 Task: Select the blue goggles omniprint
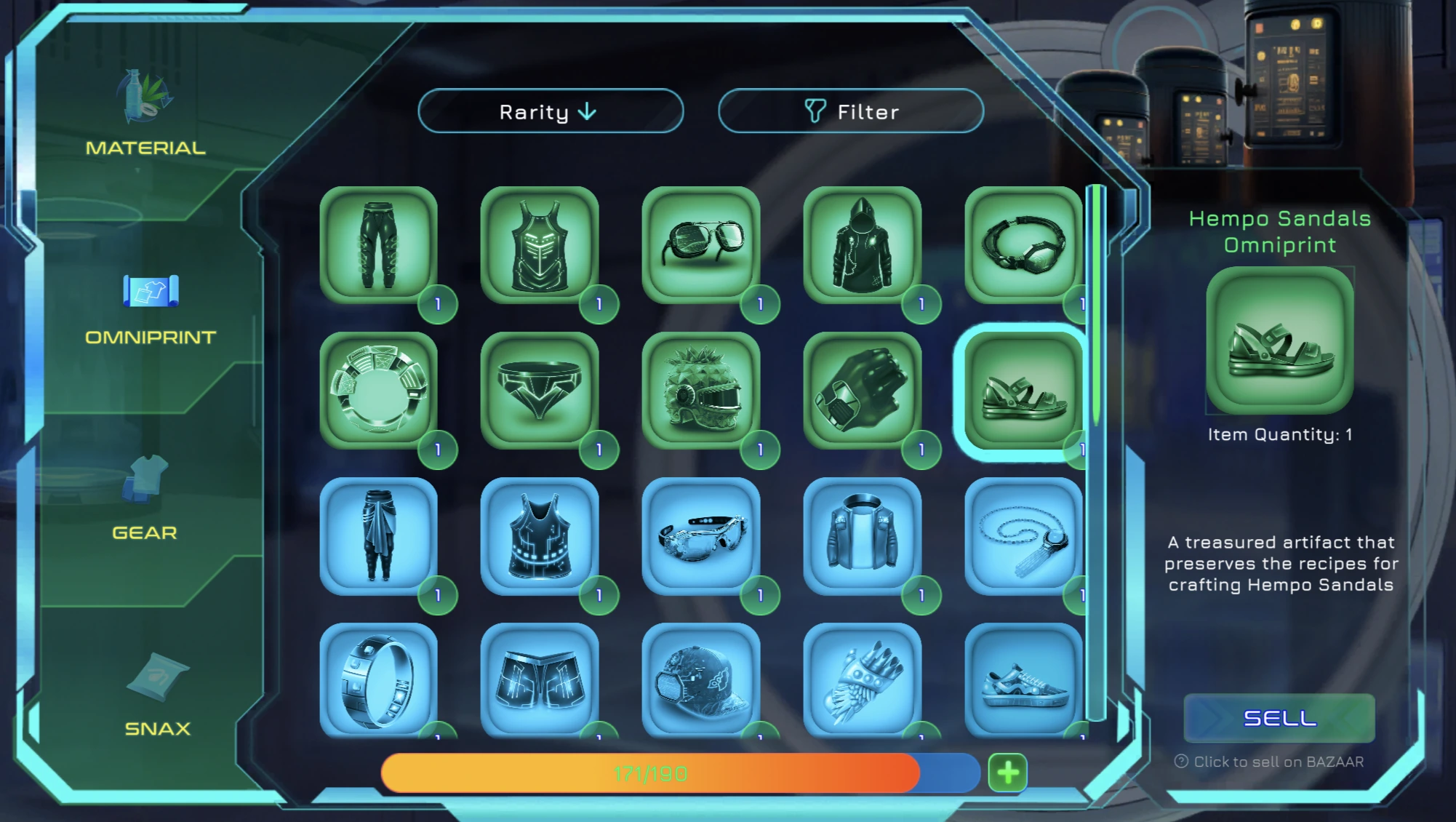point(701,536)
